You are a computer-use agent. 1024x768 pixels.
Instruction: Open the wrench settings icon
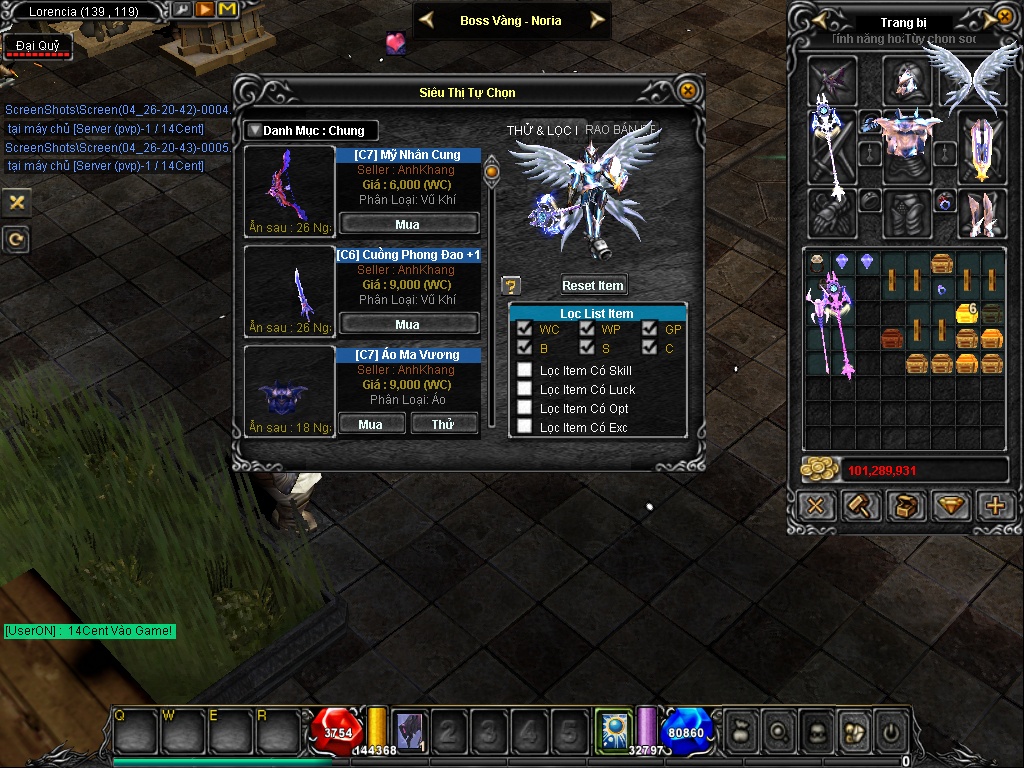(x=182, y=10)
